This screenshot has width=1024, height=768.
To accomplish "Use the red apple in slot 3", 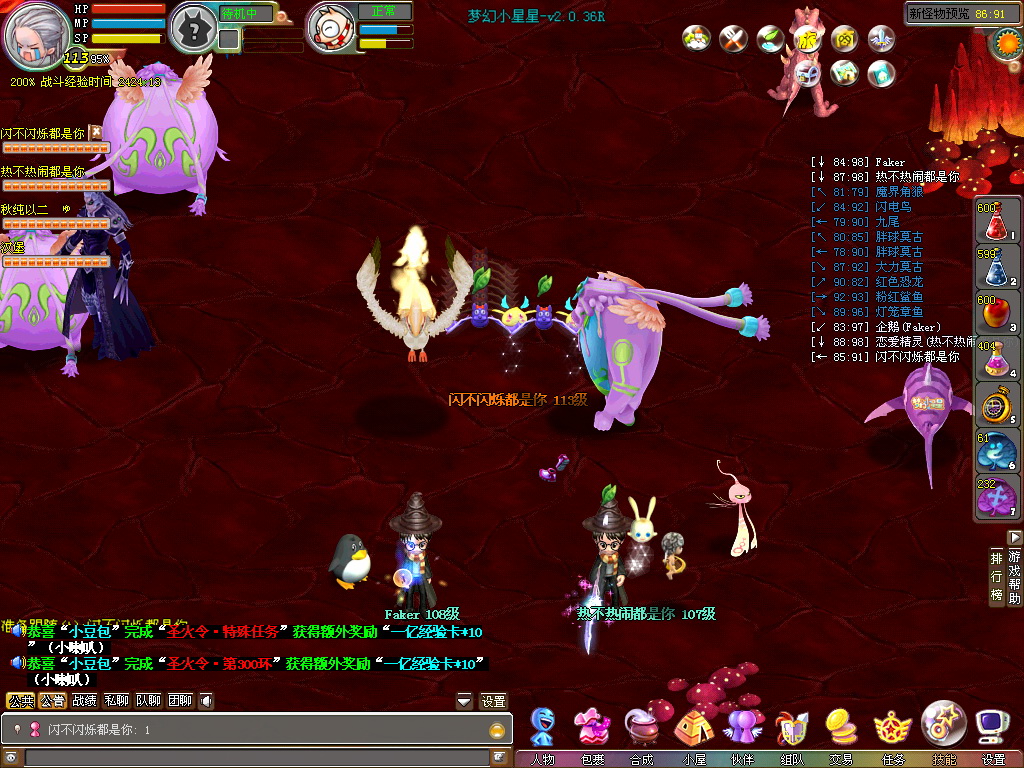I will click(x=992, y=312).
